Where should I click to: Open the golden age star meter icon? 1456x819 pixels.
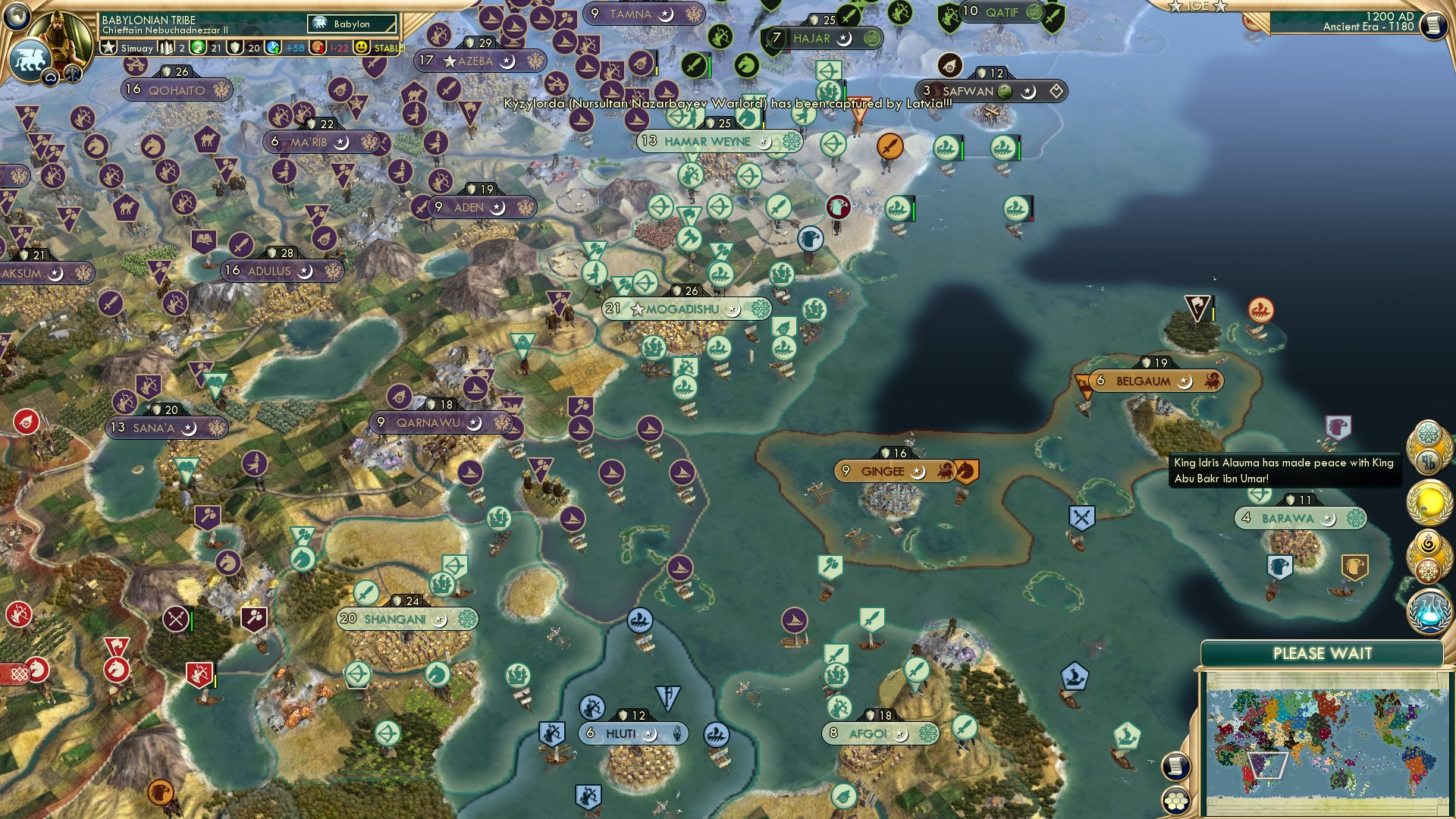click(x=108, y=47)
